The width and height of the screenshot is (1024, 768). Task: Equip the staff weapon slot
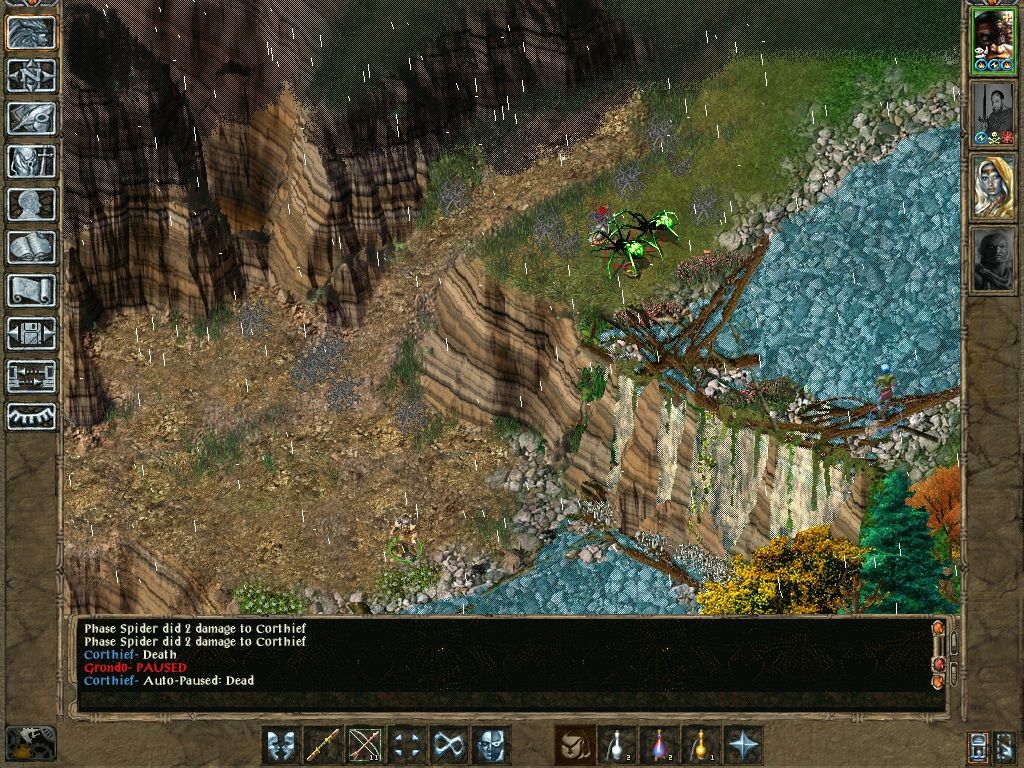[x=323, y=745]
